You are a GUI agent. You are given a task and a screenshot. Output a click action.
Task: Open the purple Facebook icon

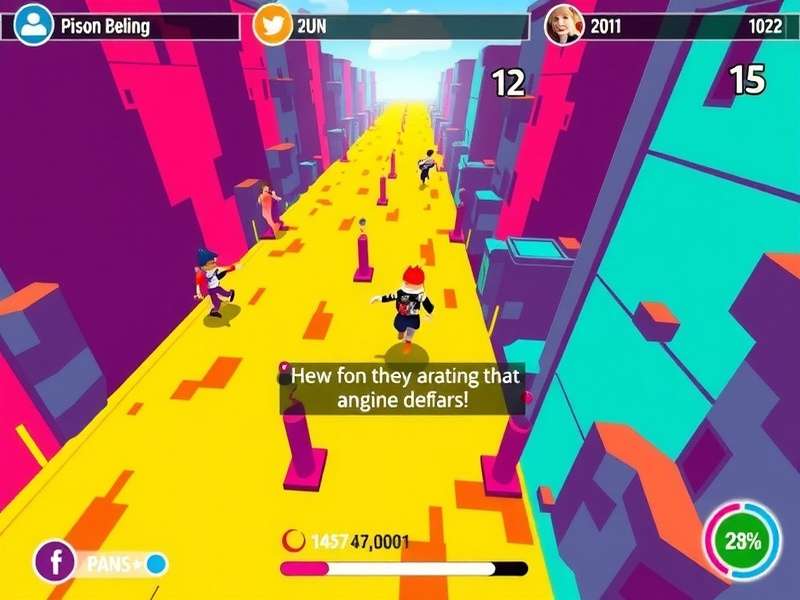pyautogui.click(x=54, y=561)
